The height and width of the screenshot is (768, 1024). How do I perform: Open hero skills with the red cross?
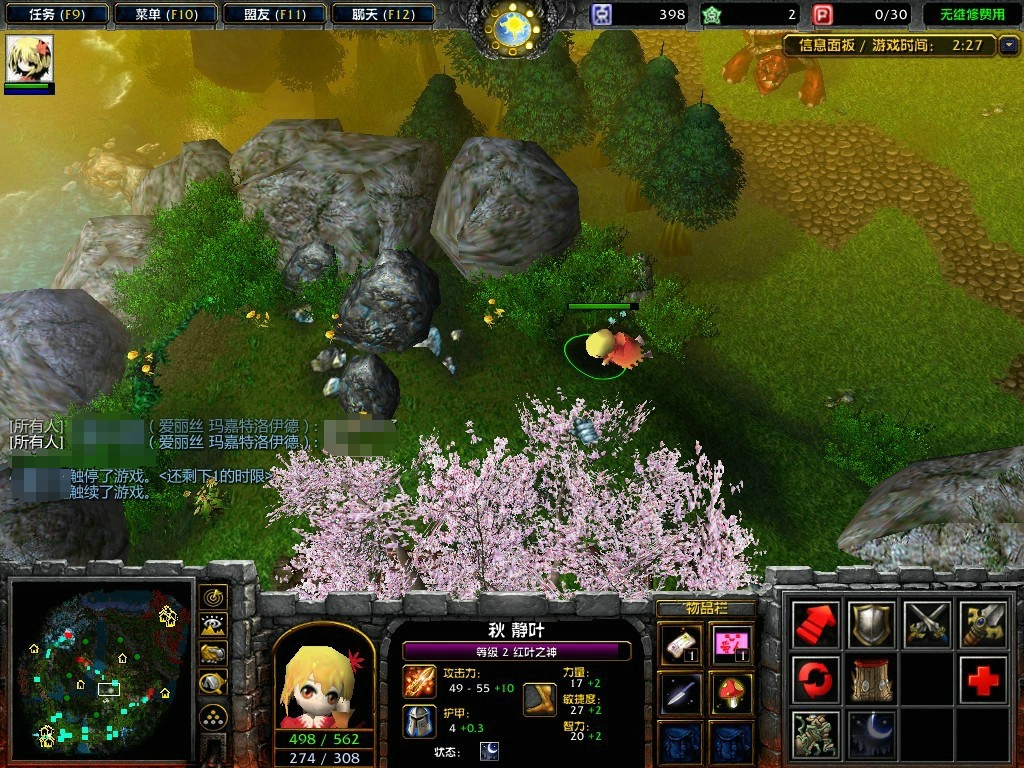(x=983, y=680)
